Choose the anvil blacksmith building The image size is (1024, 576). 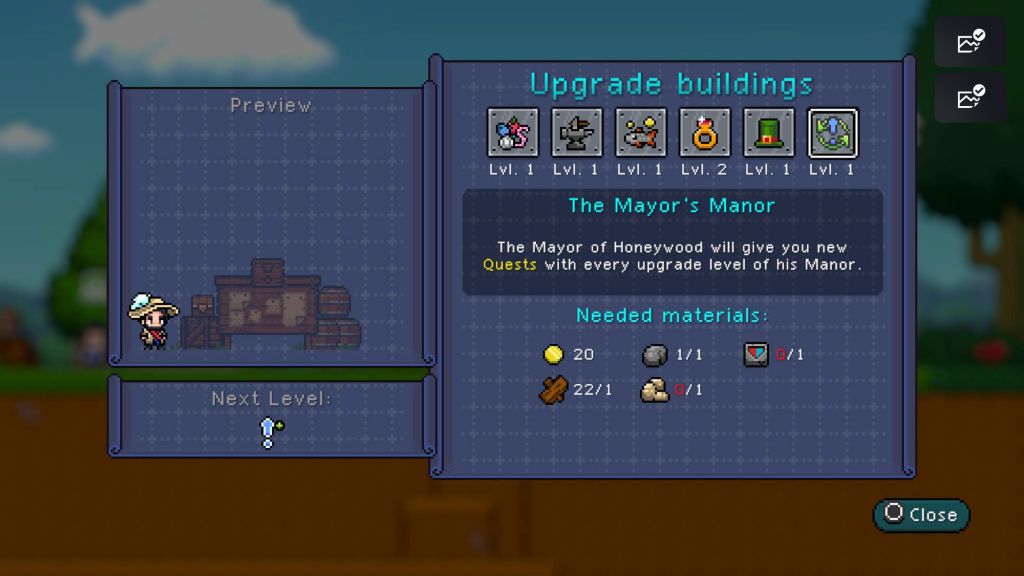click(x=577, y=133)
